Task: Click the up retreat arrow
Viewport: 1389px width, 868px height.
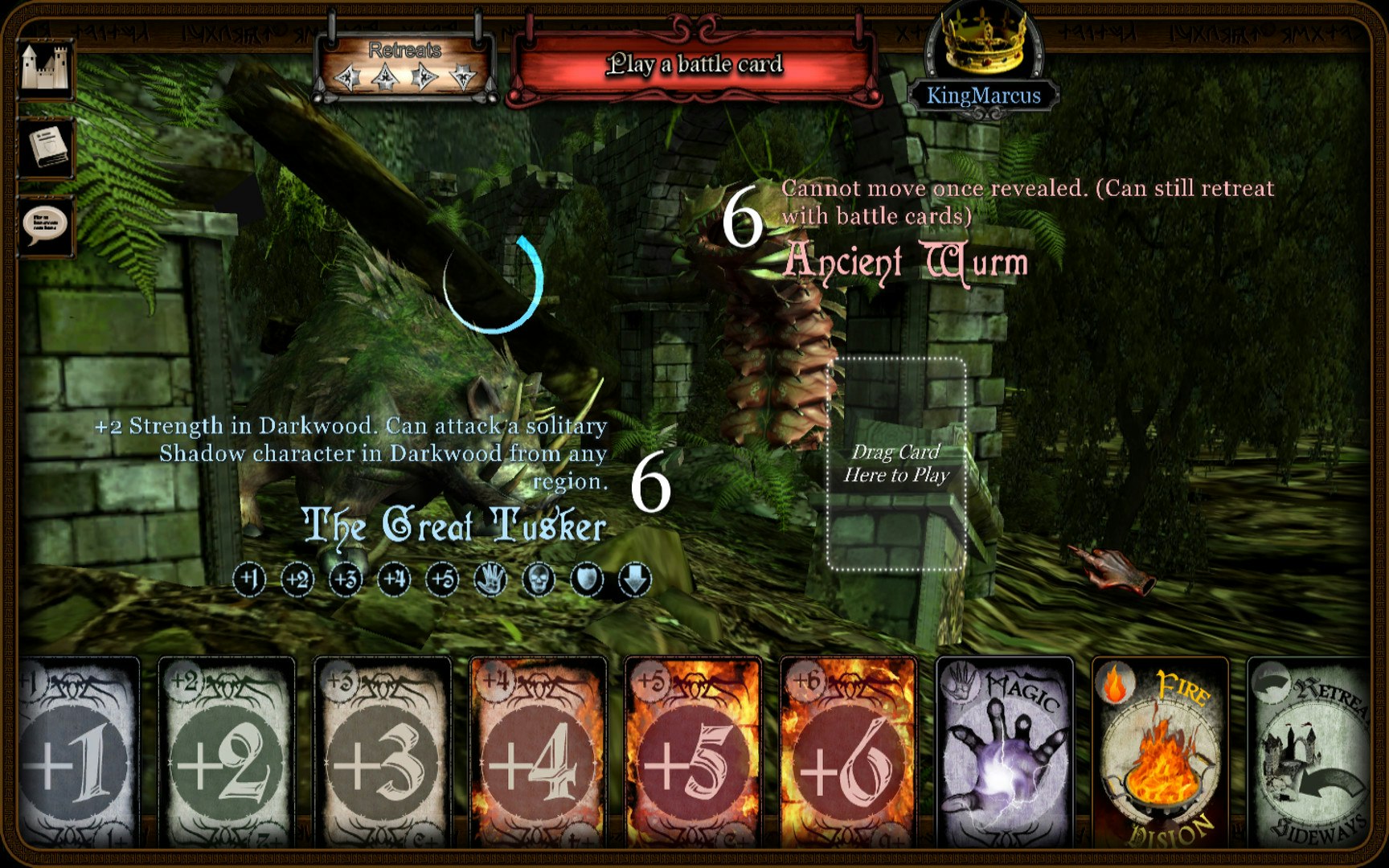Action: point(386,78)
